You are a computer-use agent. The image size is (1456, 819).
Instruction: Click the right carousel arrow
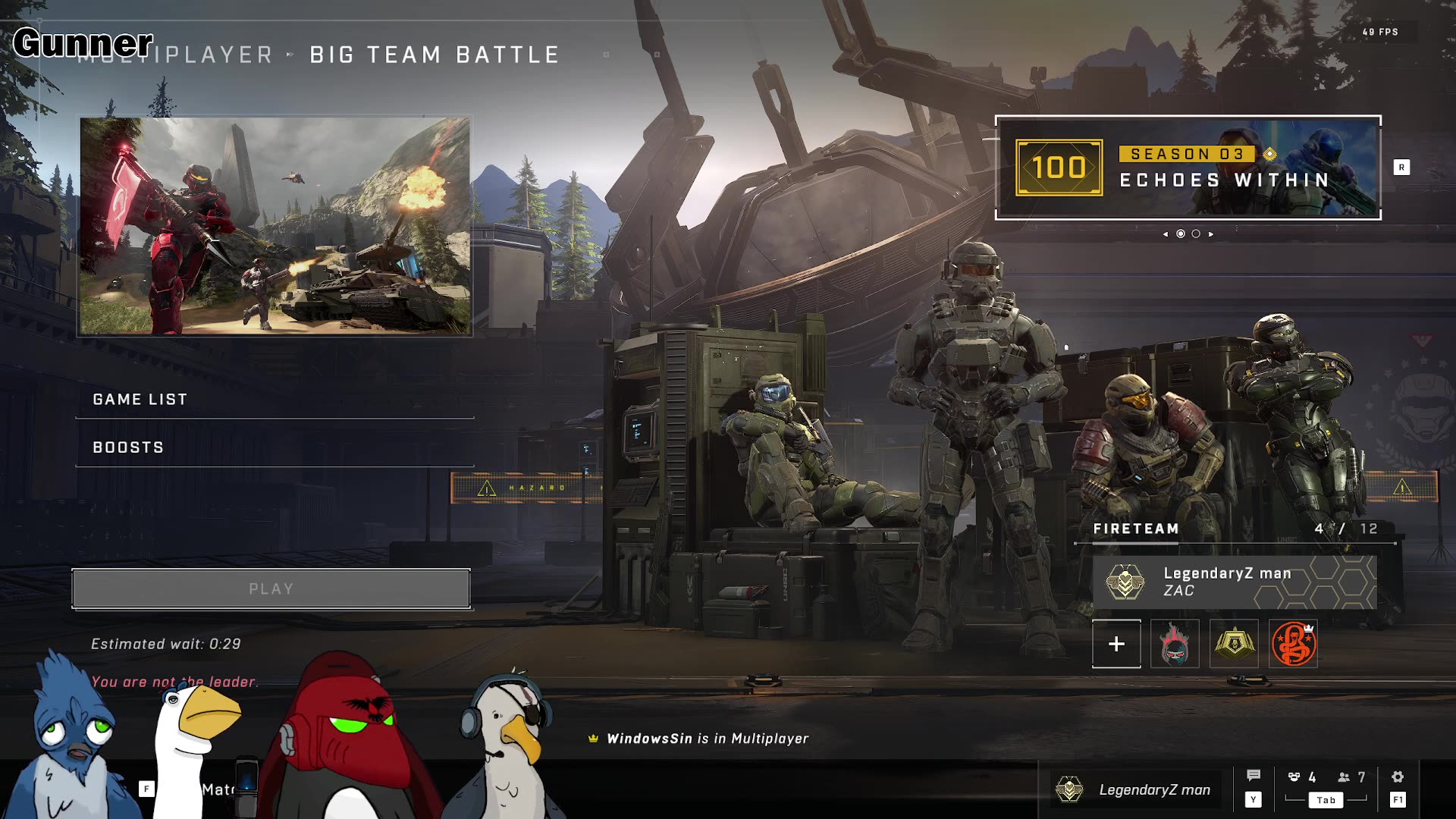(1211, 234)
